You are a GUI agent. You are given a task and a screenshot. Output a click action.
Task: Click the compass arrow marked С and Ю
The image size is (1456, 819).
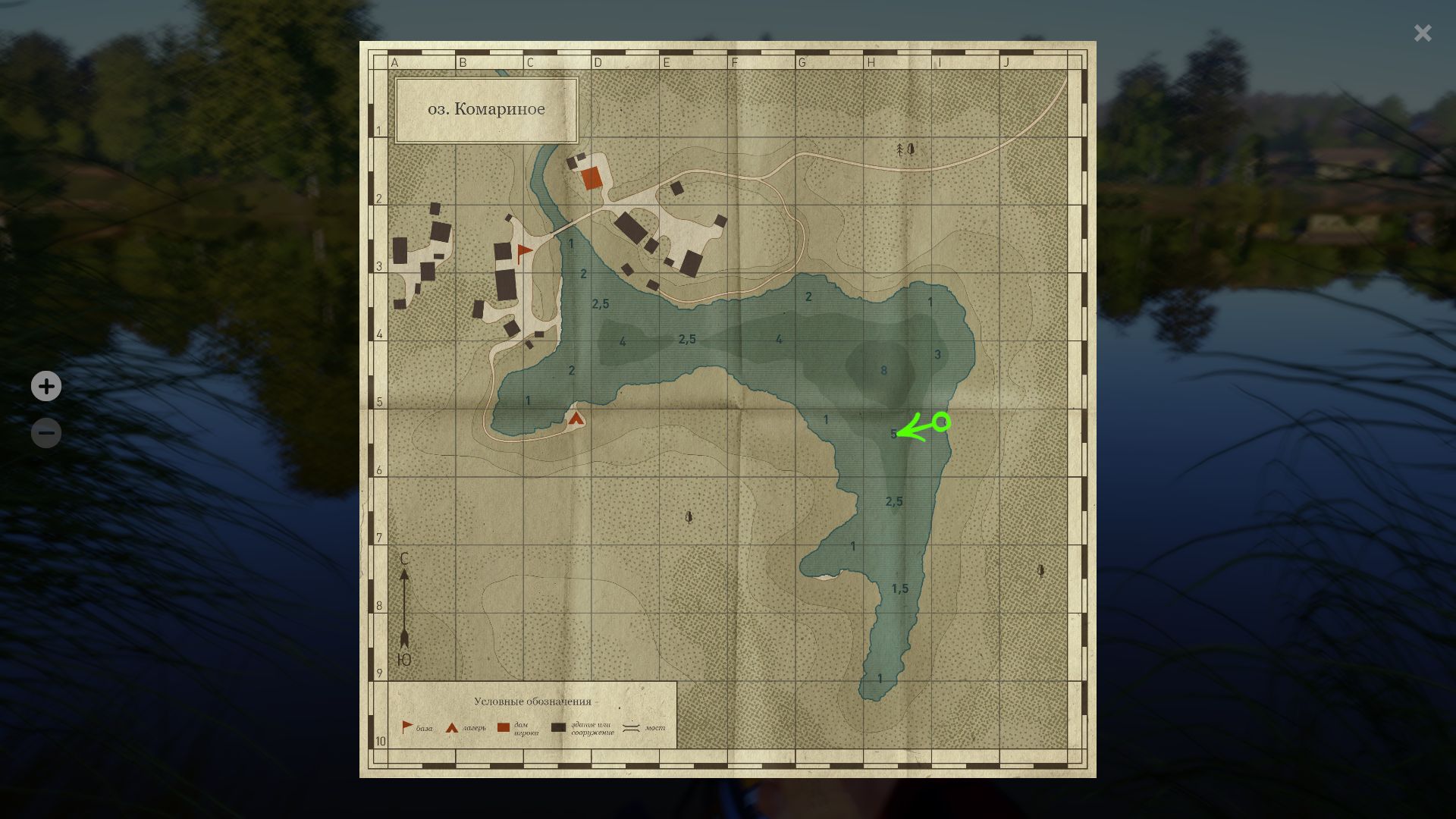tap(406, 605)
